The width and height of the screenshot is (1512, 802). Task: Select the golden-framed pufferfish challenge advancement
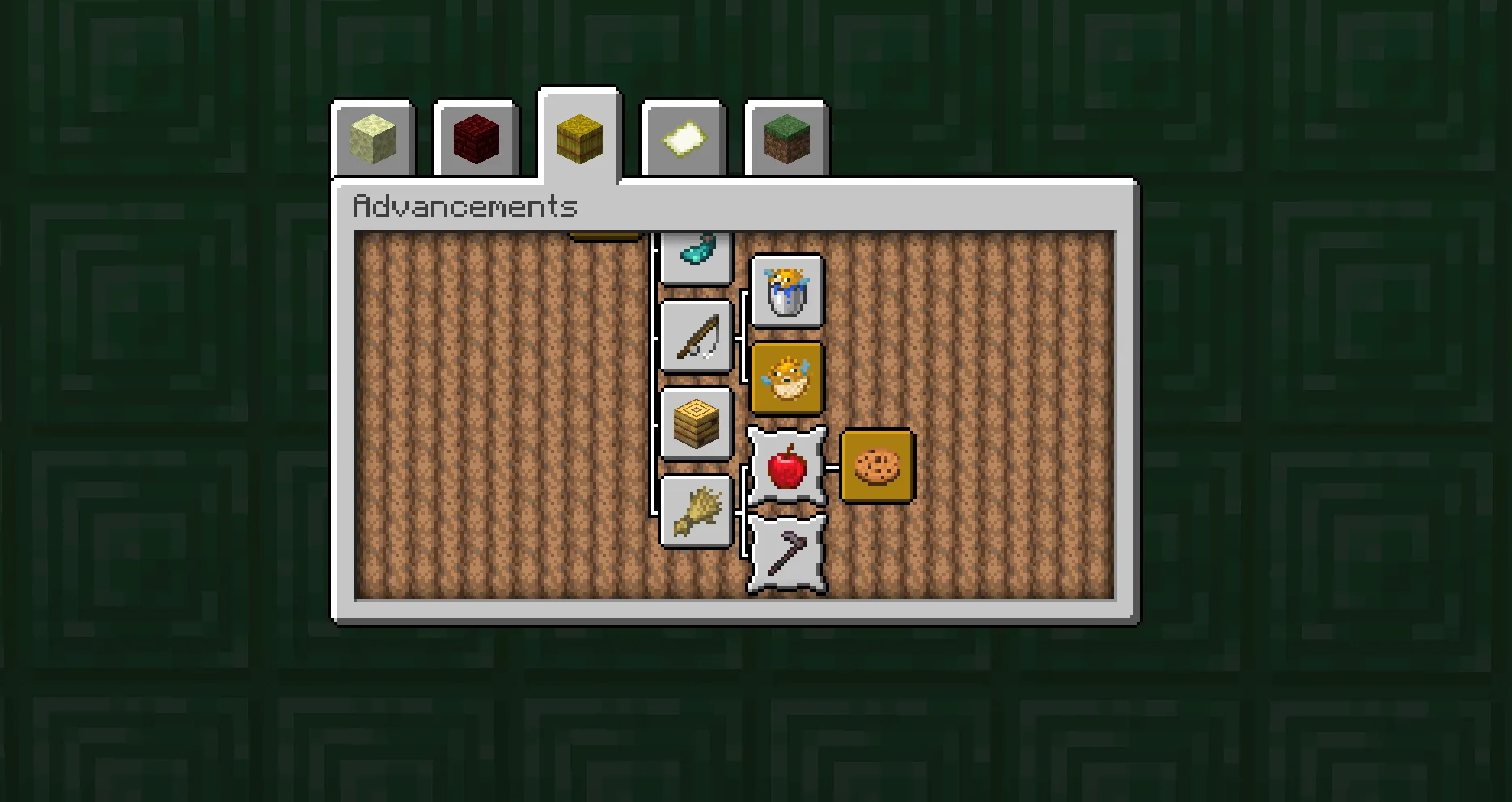coord(786,377)
